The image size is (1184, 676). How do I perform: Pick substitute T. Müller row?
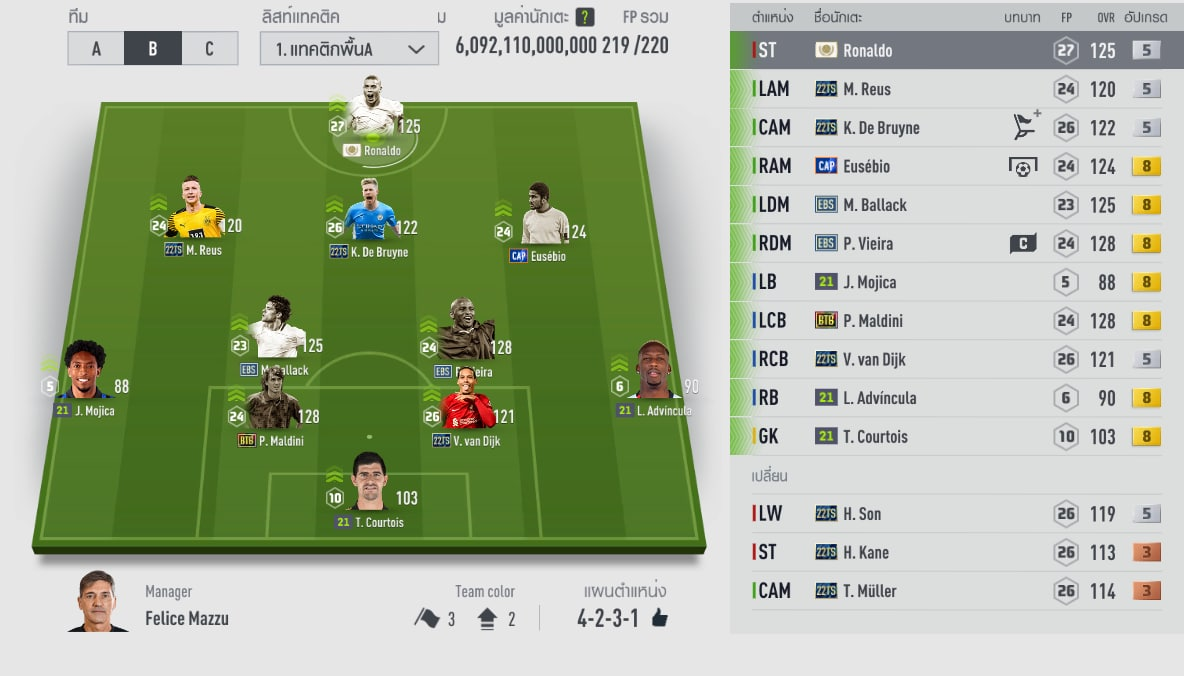[x=955, y=591]
